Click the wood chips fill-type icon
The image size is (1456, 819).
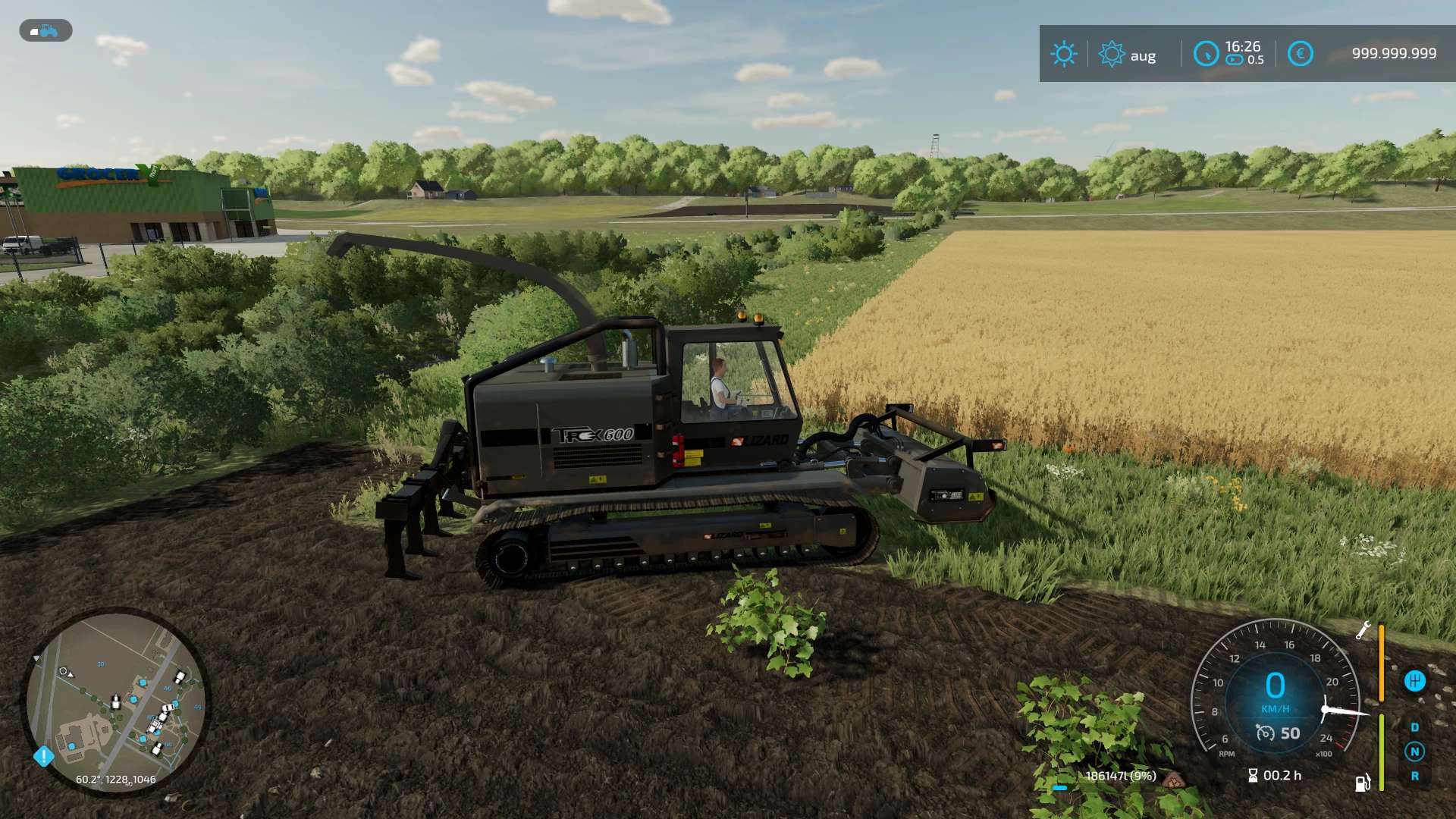(x=1173, y=779)
